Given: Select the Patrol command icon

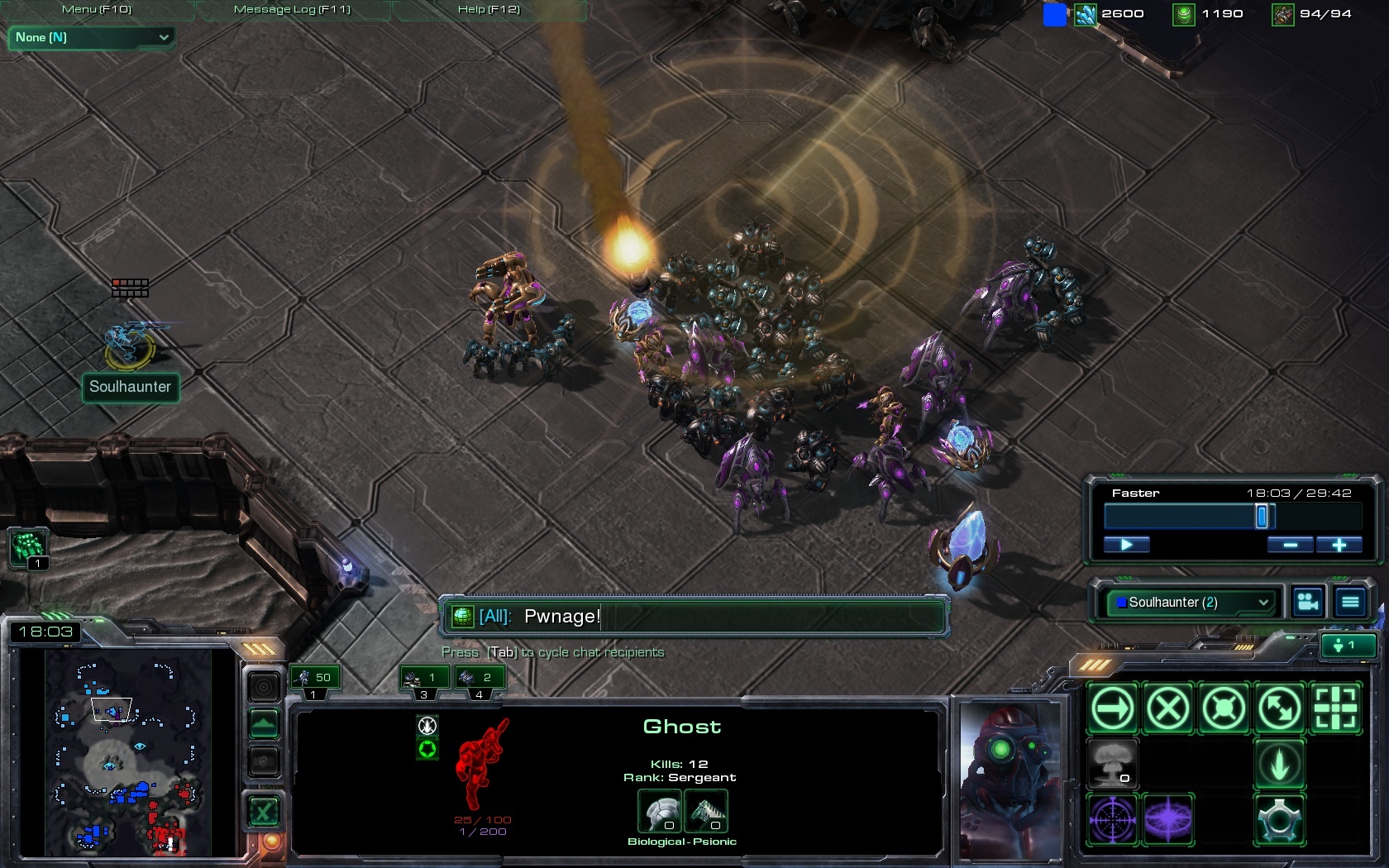Looking at the screenshot, I should point(1280,708).
